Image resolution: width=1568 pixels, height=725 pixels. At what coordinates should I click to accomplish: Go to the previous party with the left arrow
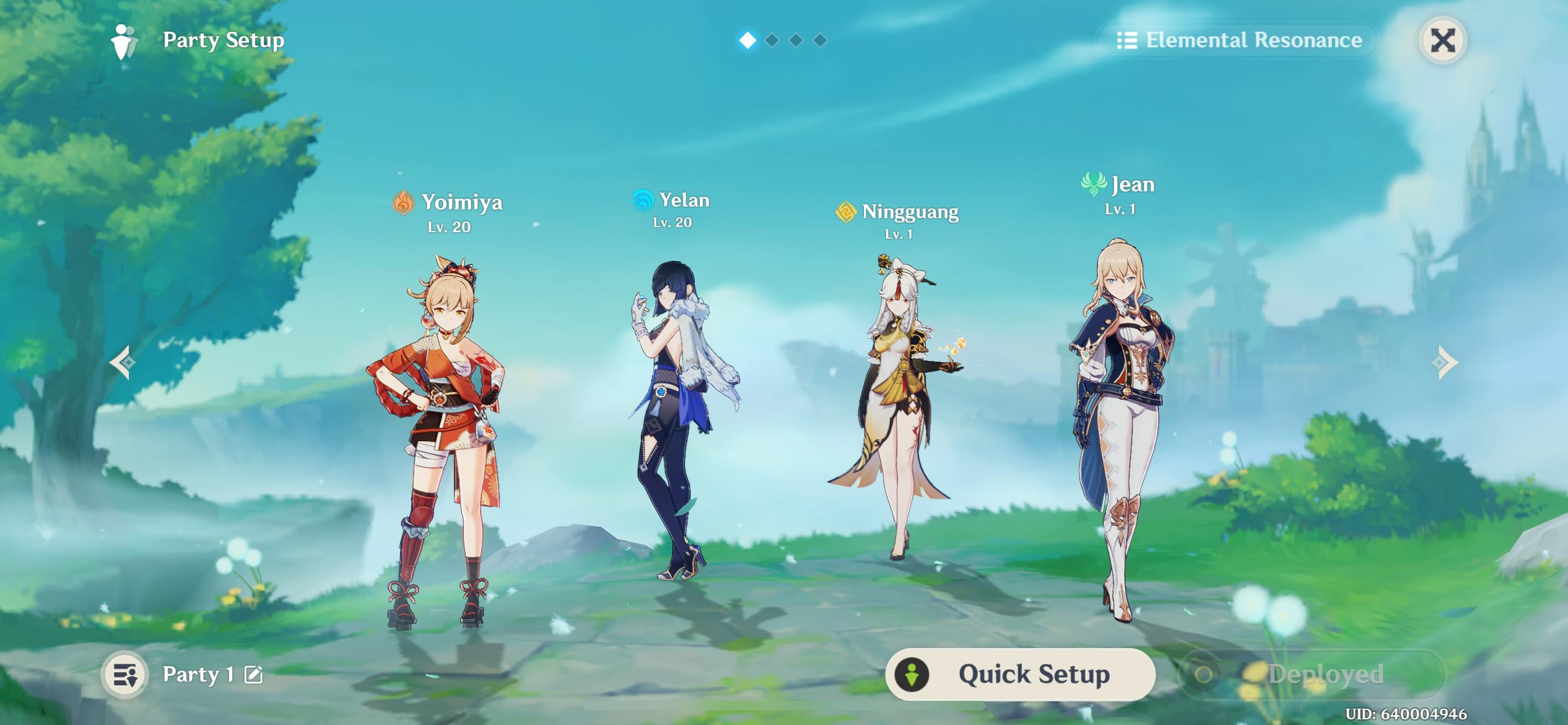123,362
